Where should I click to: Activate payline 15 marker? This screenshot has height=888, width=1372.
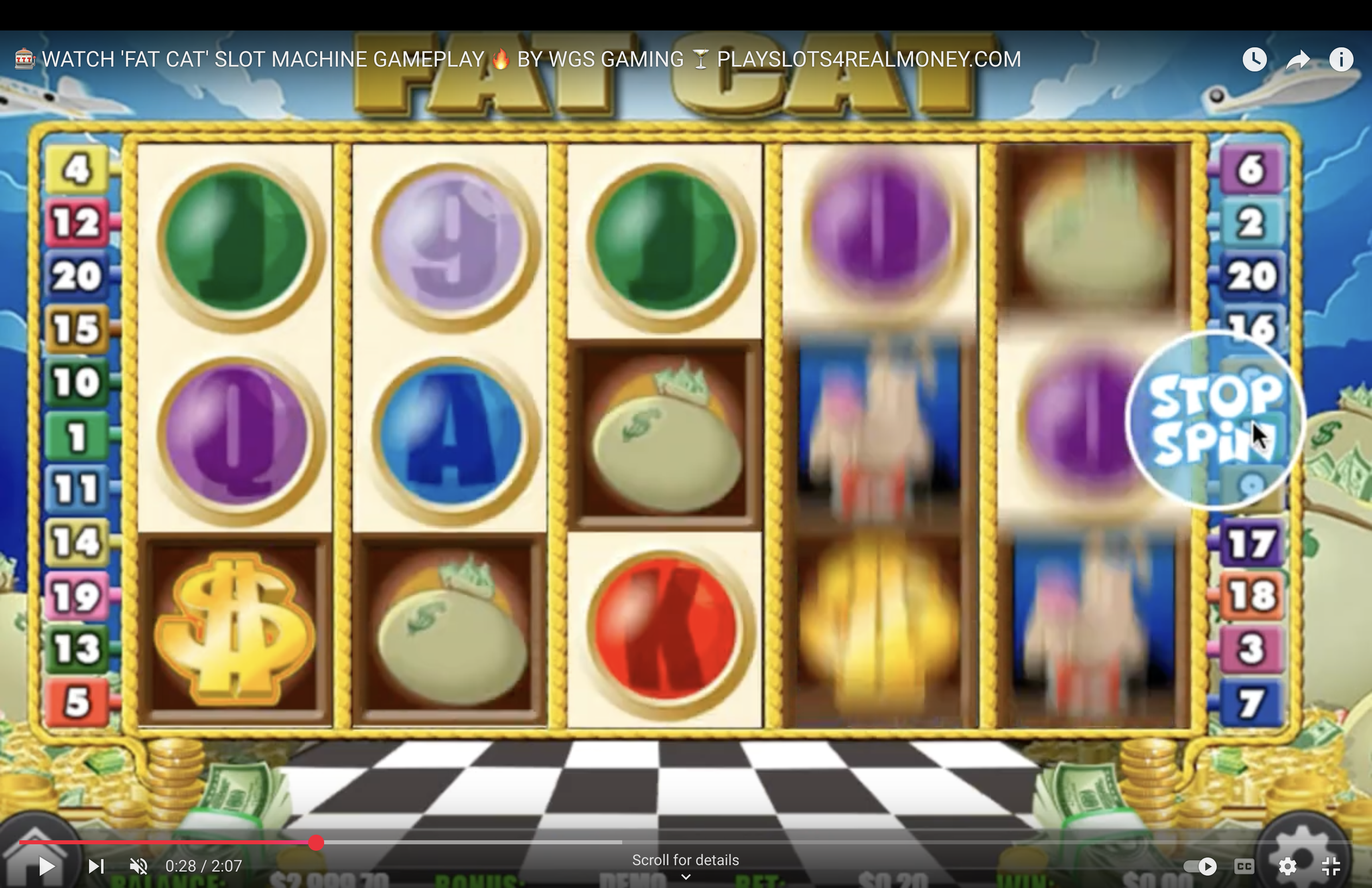[77, 329]
